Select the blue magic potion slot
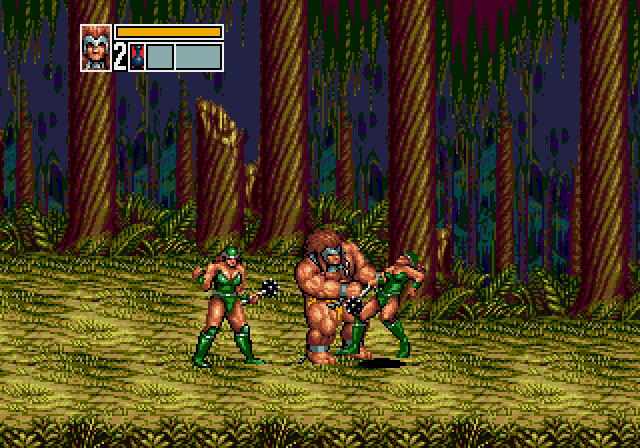This screenshot has width=640, height=448. [138, 57]
